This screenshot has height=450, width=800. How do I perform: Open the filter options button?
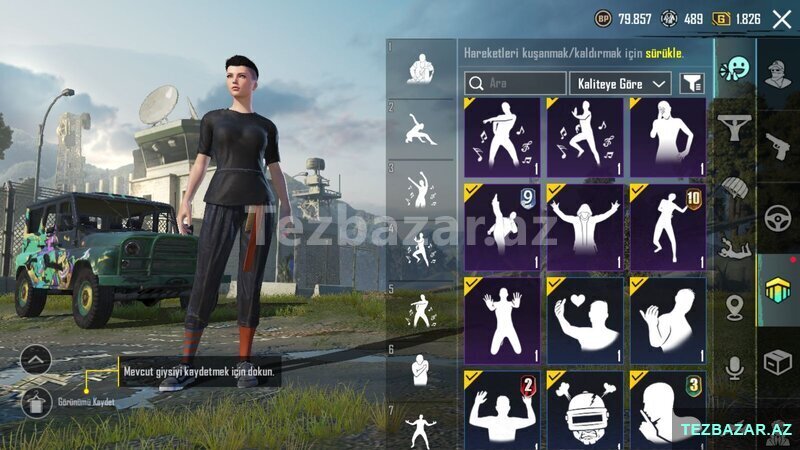[x=691, y=84]
